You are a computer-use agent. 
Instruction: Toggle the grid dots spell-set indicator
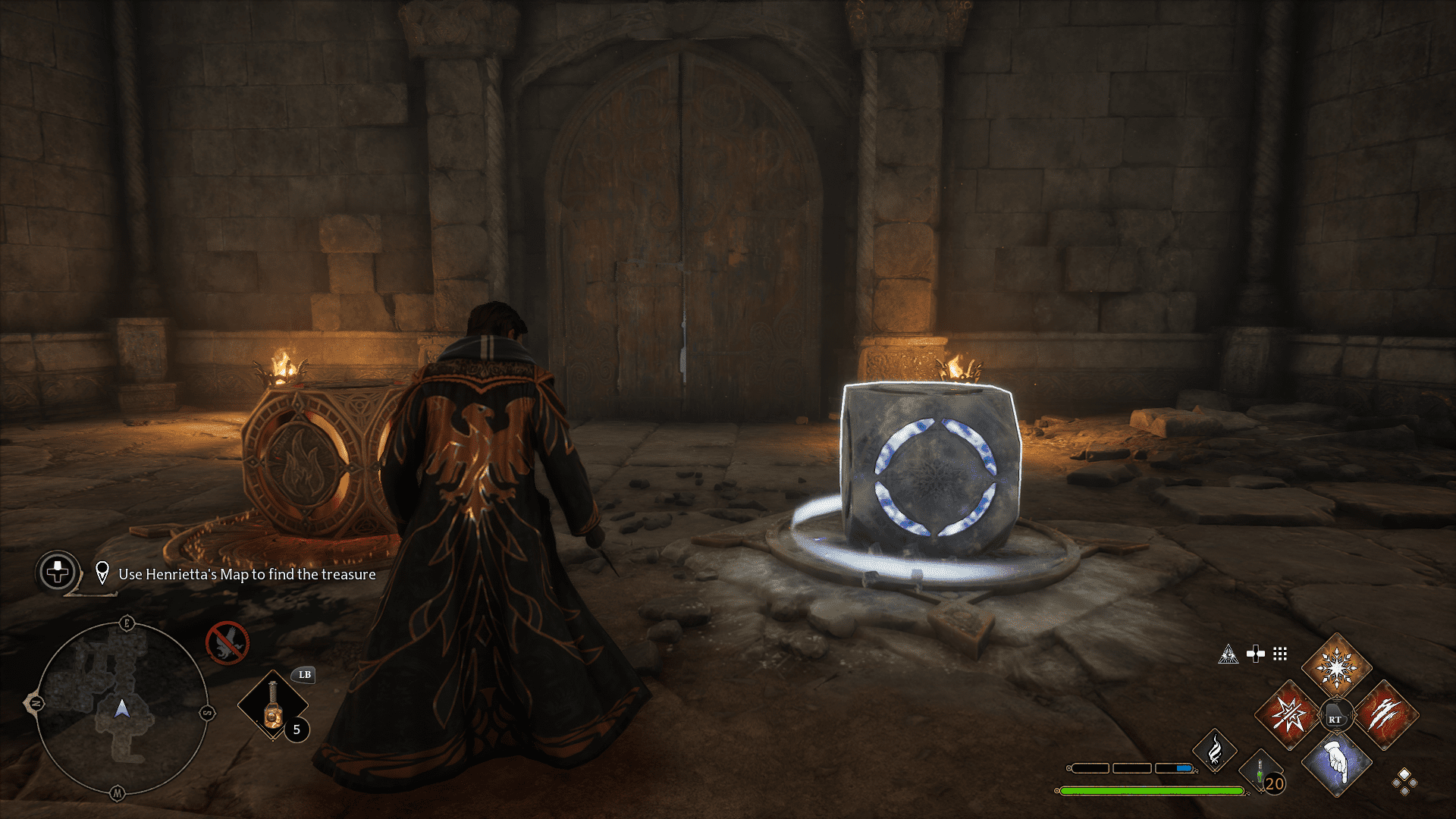point(1279,654)
